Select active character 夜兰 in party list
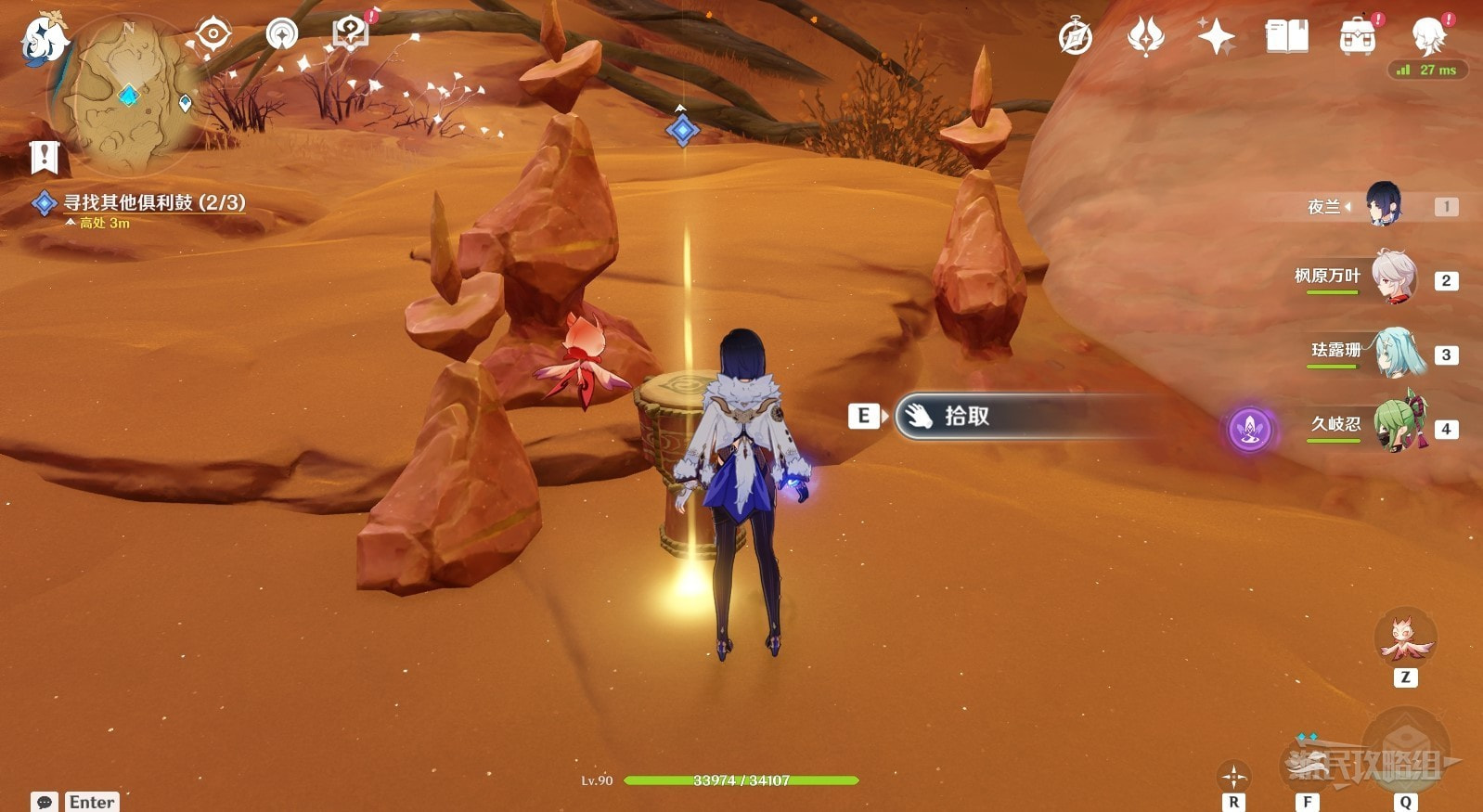 pyautogui.click(x=1383, y=205)
